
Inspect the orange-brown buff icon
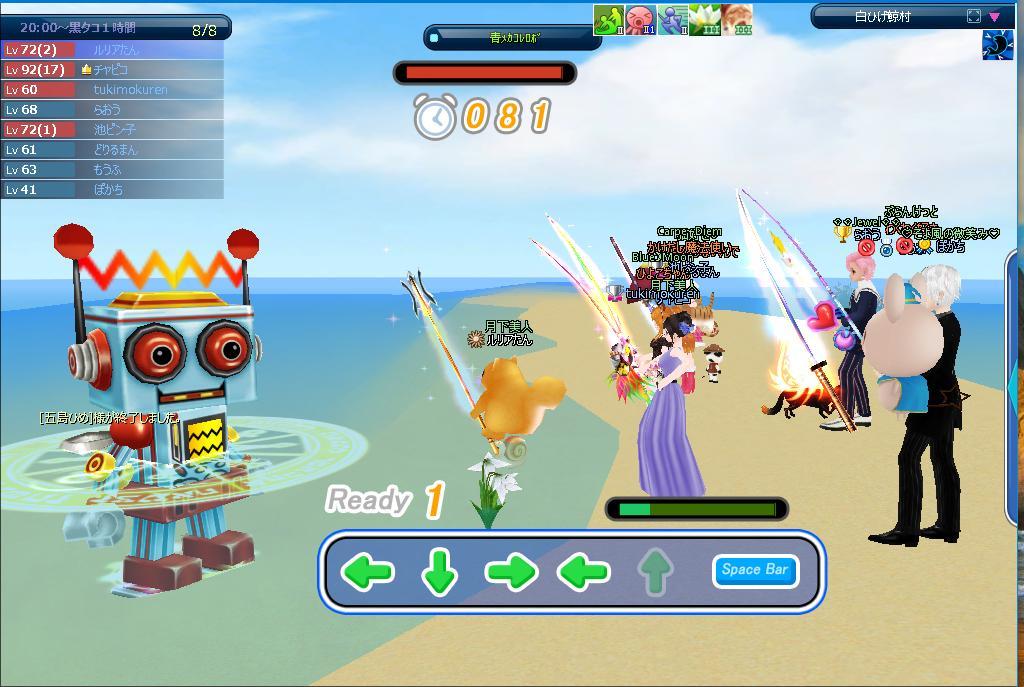pyautogui.click(x=737, y=20)
